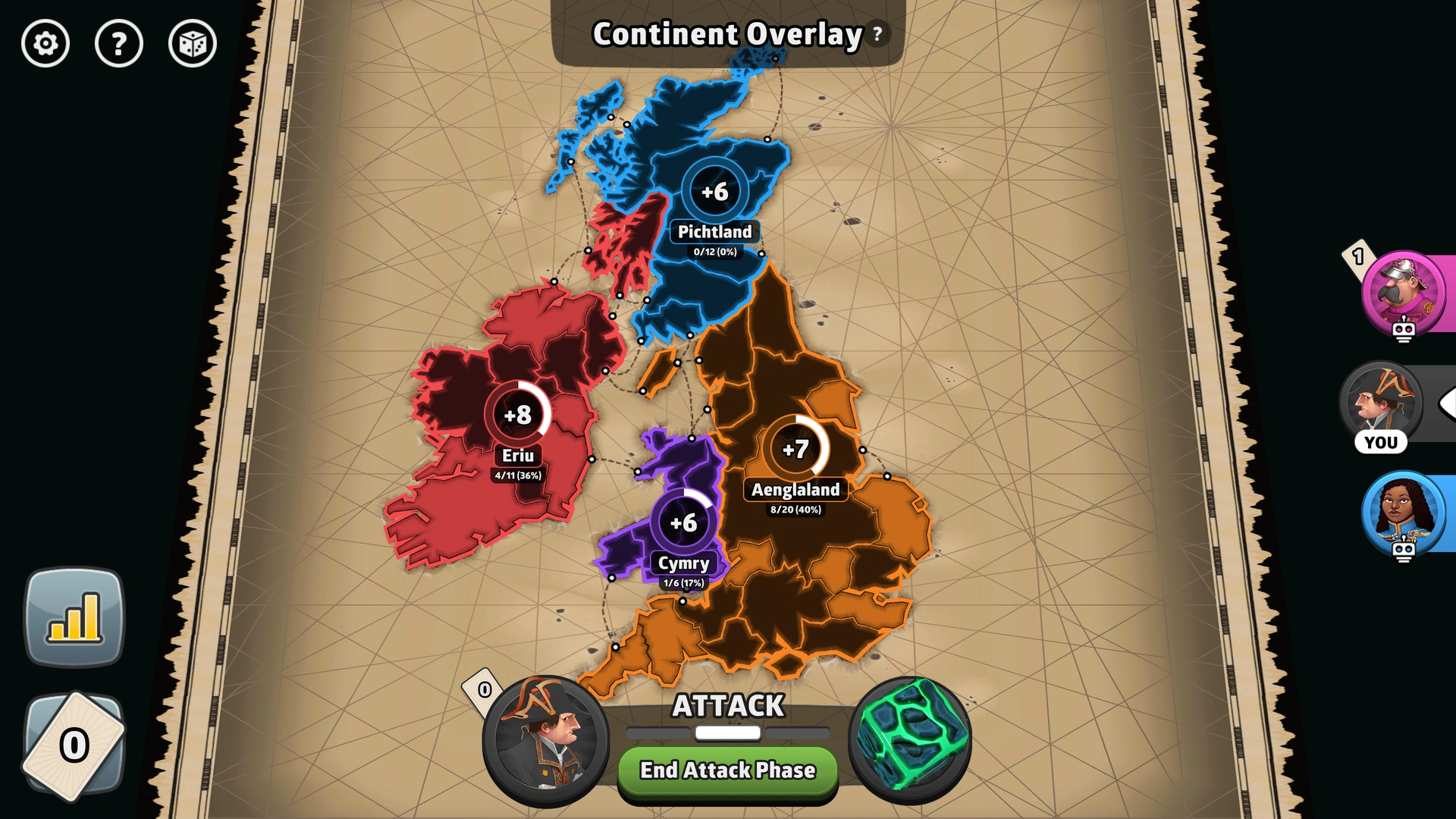
Task: Select the Pichtland continent bonus badge
Action: [x=715, y=192]
